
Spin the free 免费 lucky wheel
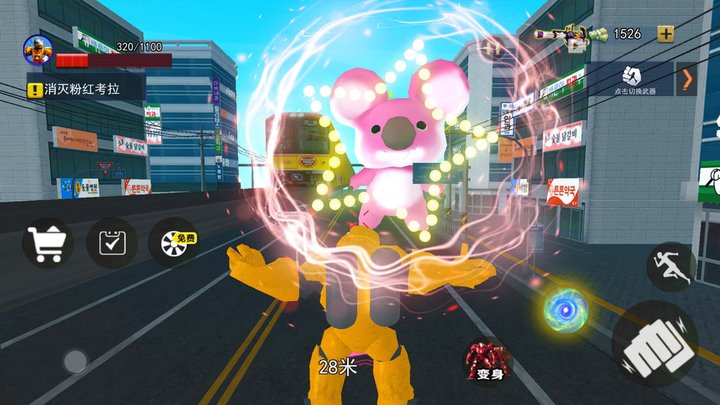pos(172,242)
